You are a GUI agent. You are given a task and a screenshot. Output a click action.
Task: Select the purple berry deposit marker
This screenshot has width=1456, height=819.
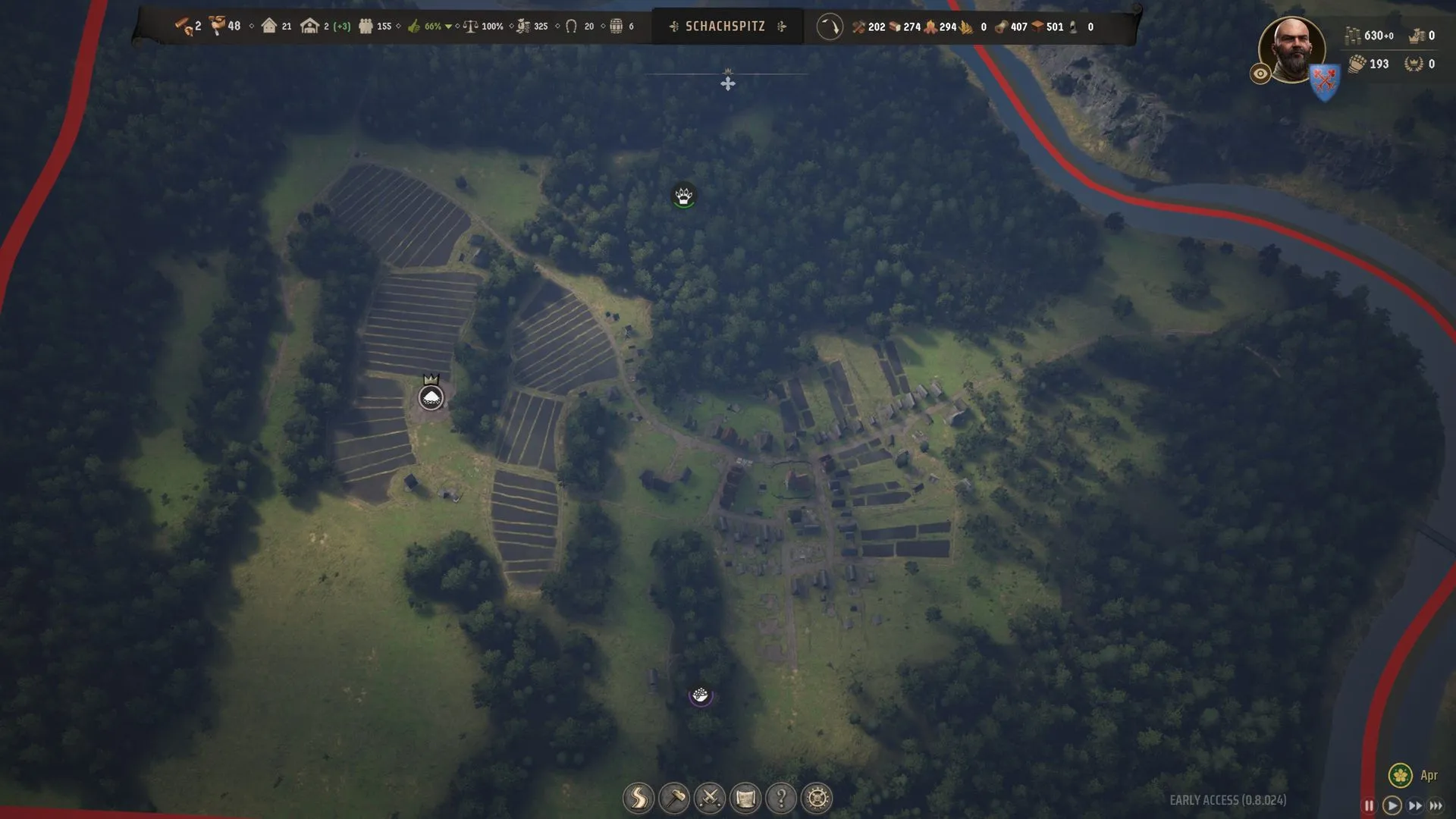700,695
